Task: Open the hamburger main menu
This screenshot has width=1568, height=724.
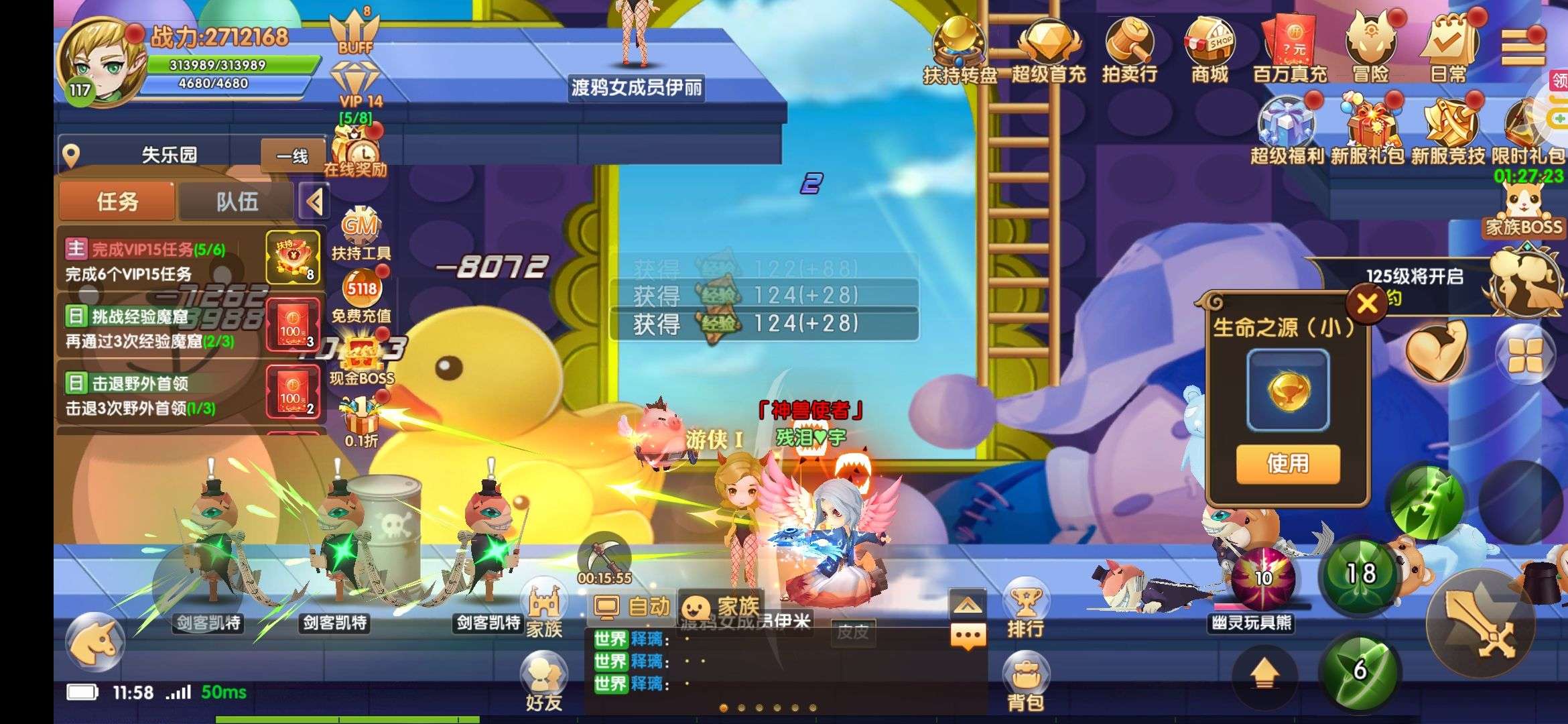Action: pos(1522,47)
